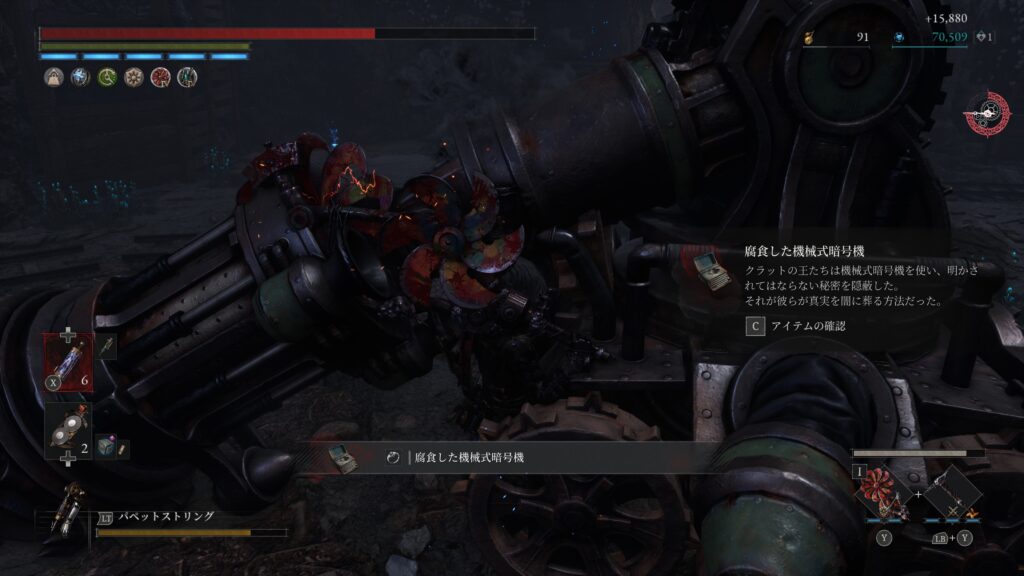Click the weight bag status icon
This screenshot has width=1024, height=576.
coord(54,78)
